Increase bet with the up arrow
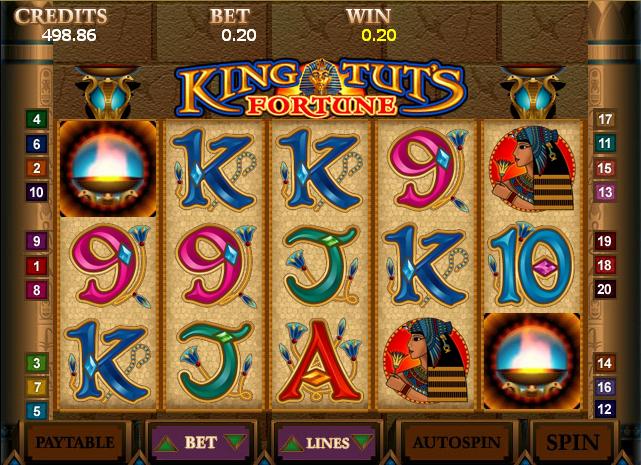 click(167, 441)
